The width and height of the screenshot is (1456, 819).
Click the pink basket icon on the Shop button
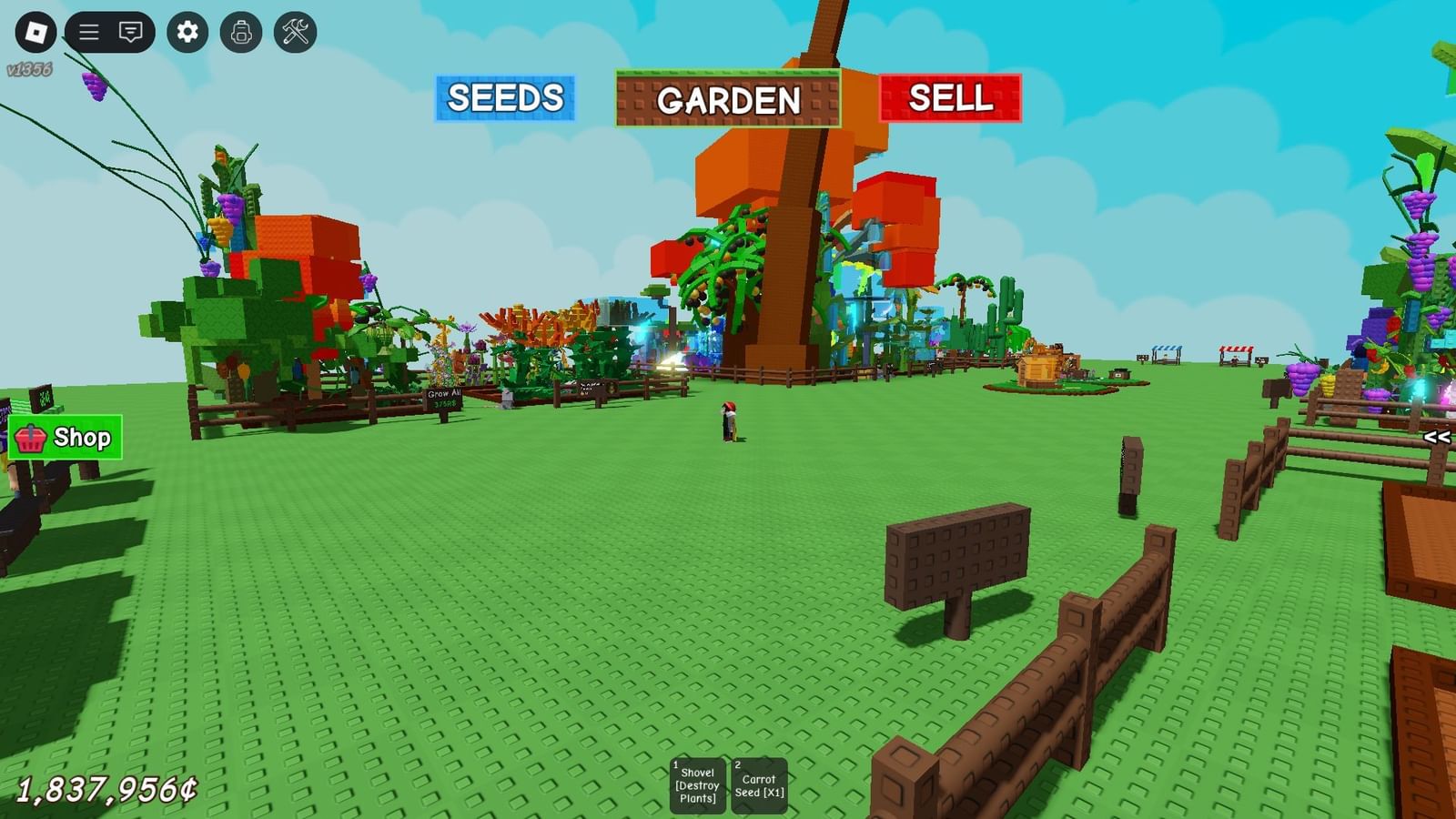[33, 438]
